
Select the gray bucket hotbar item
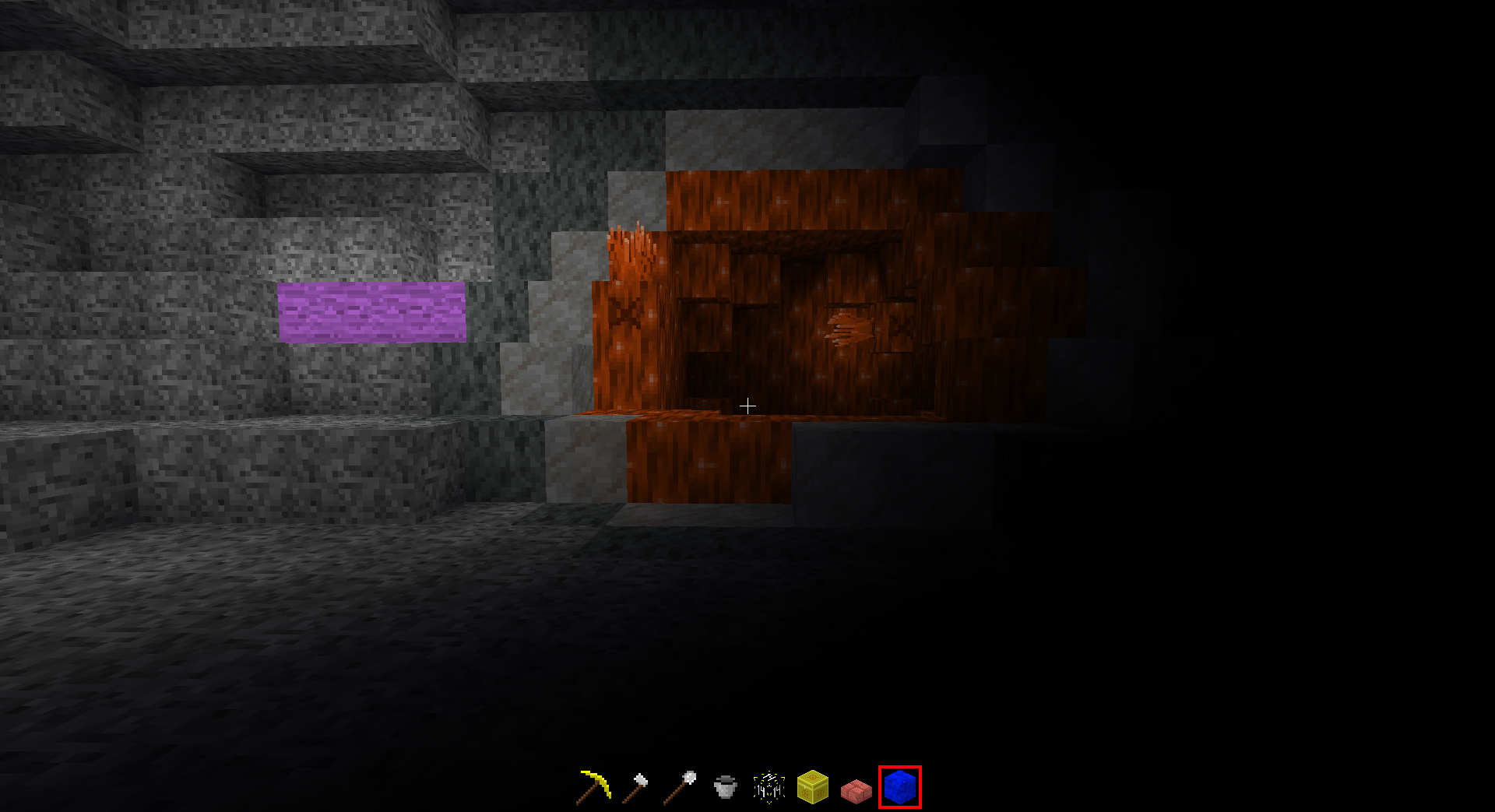(725, 787)
